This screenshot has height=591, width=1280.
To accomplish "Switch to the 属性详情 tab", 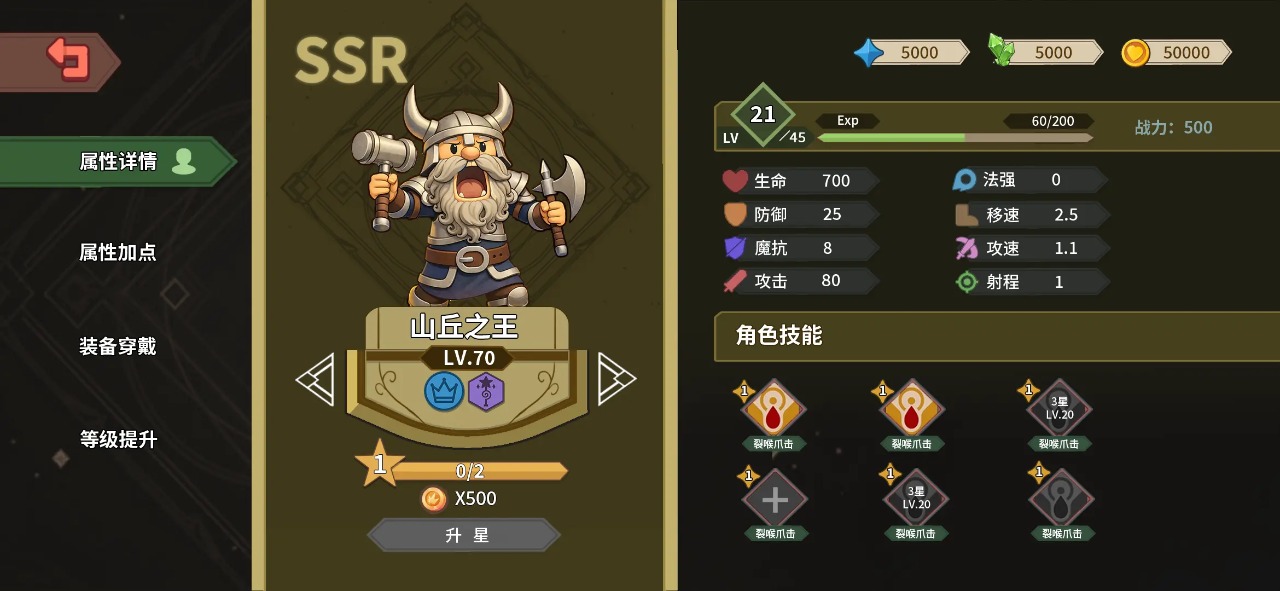I will tap(118, 162).
